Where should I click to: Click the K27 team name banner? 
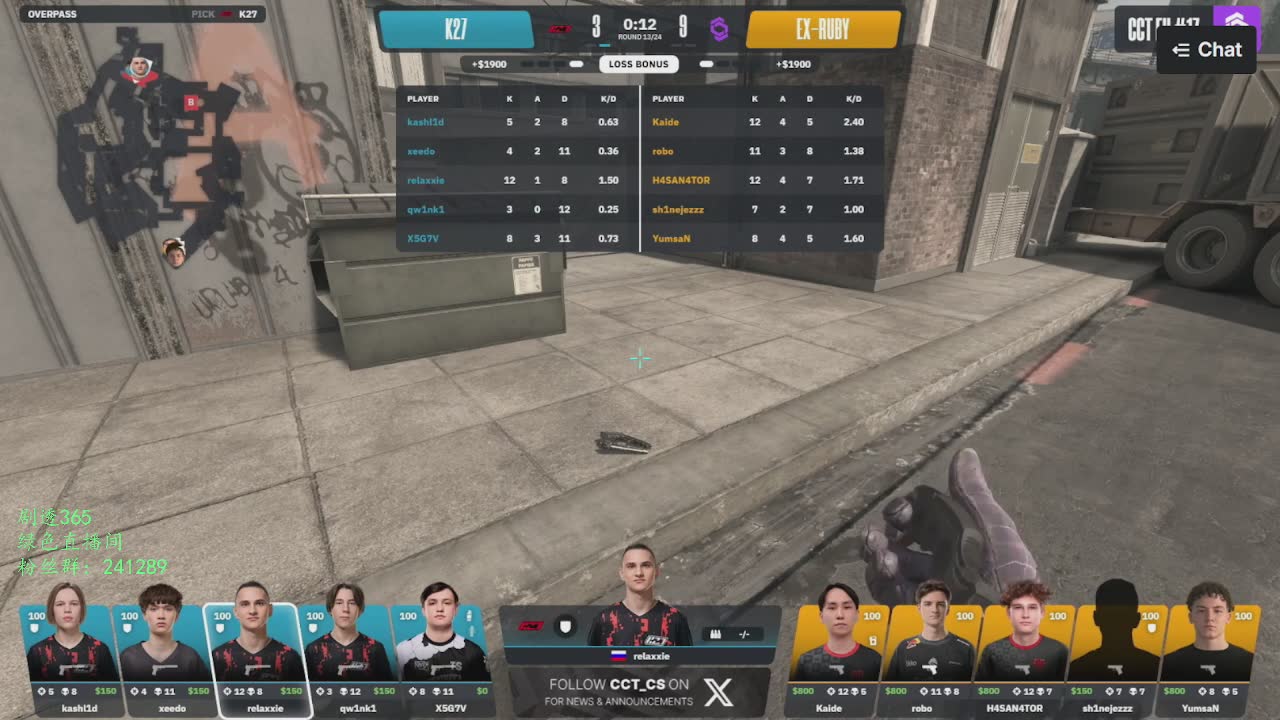[x=456, y=29]
